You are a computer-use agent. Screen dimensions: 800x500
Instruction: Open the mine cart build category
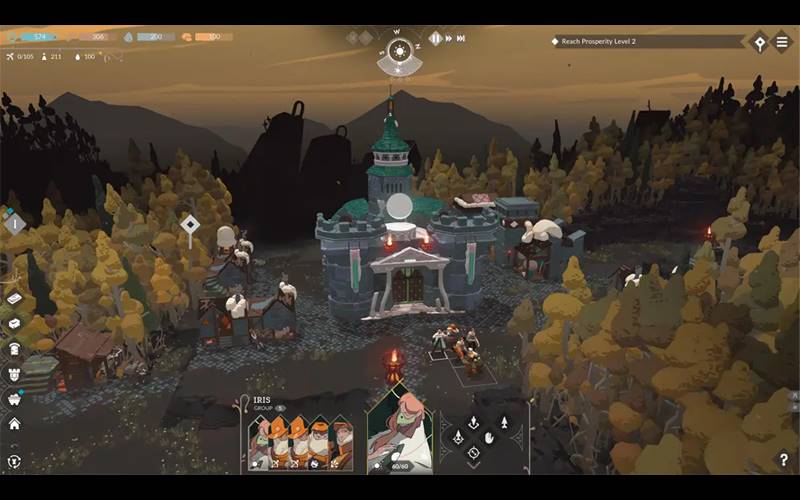click(14, 398)
